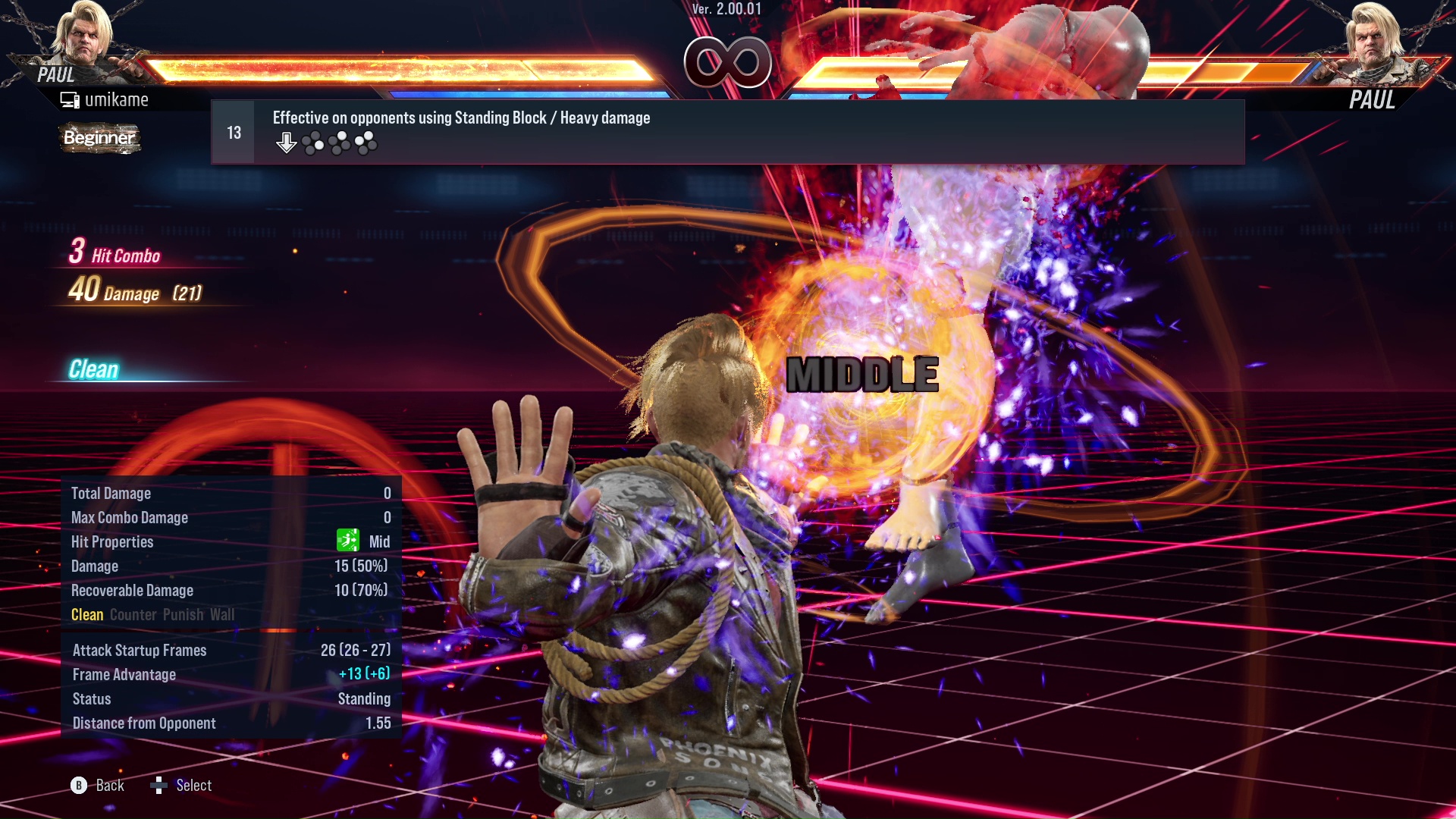
Task: Enable the Counter damage display mode
Action: point(133,615)
